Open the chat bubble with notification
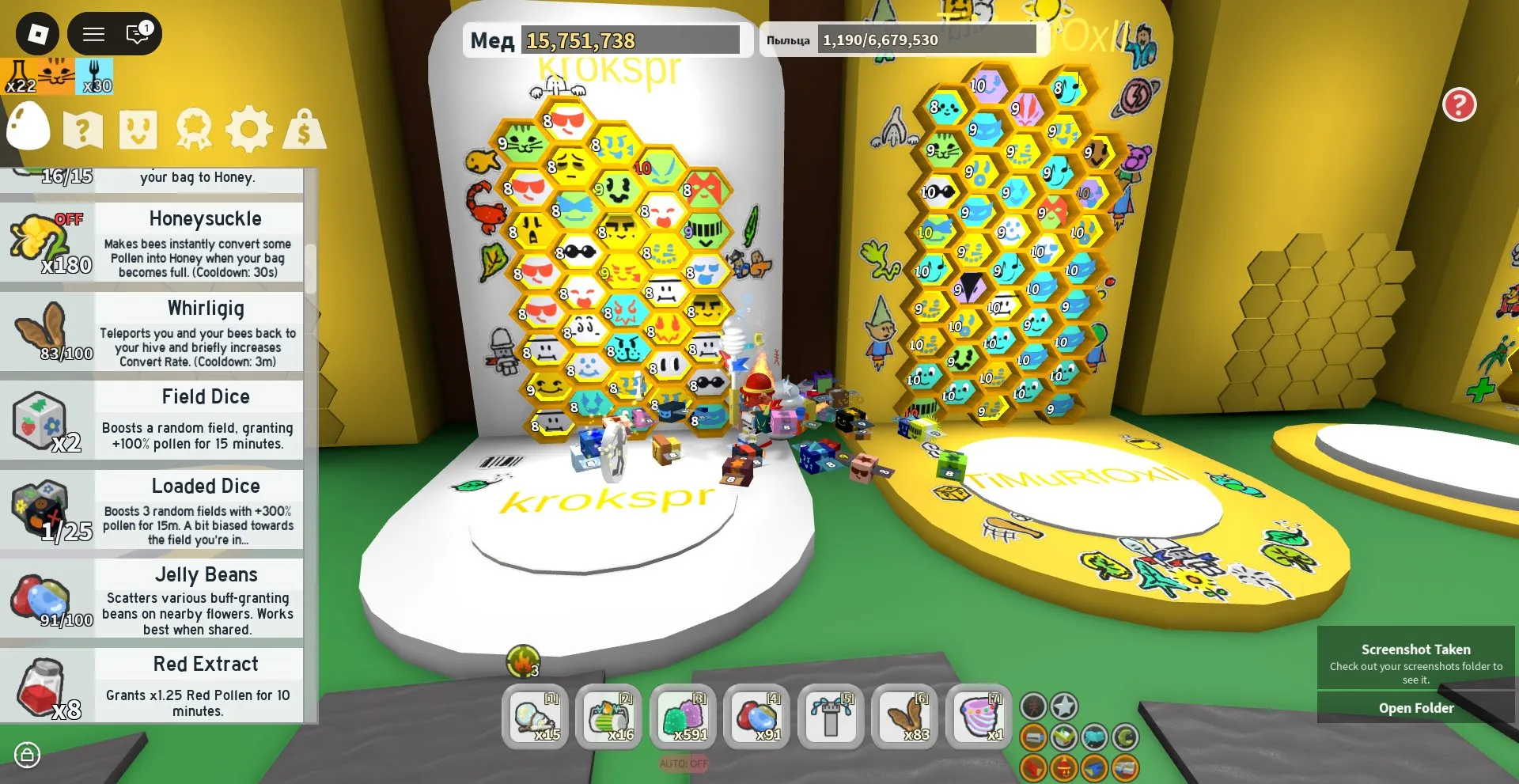Viewport: 1519px width, 784px height. pyautogui.click(x=136, y=33)
